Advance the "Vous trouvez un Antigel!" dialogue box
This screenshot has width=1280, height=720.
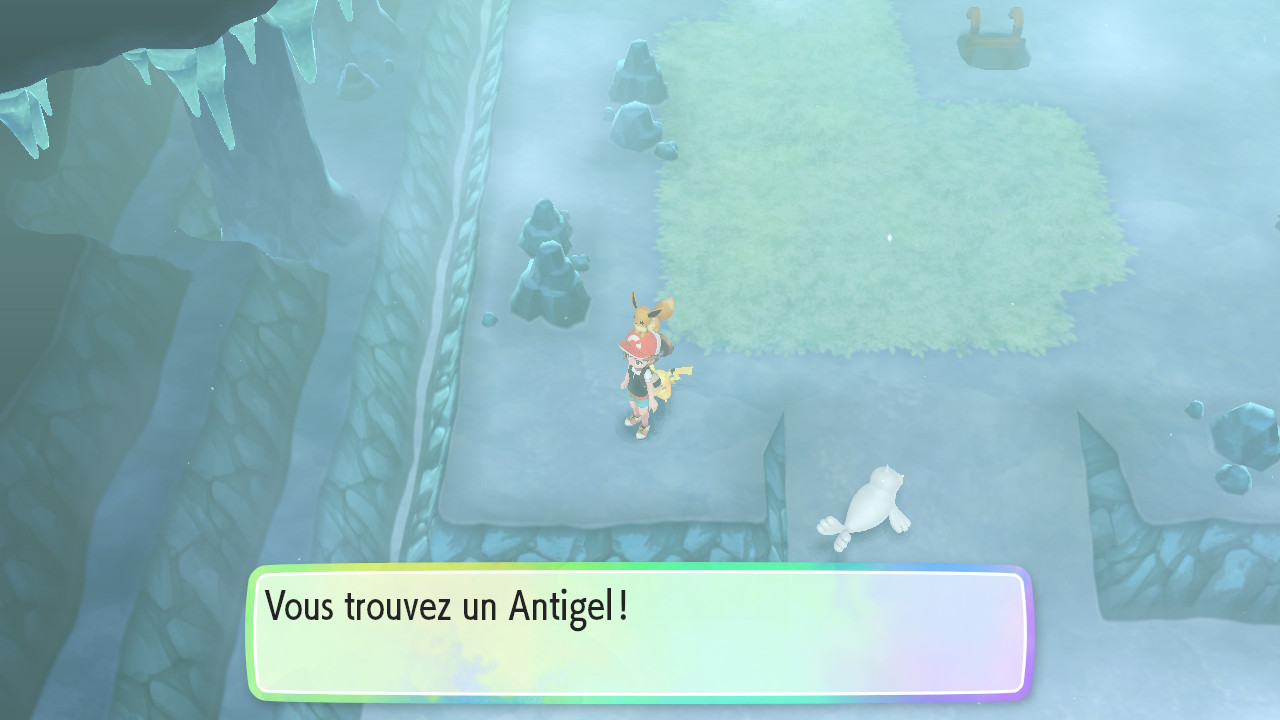(640, 632)
